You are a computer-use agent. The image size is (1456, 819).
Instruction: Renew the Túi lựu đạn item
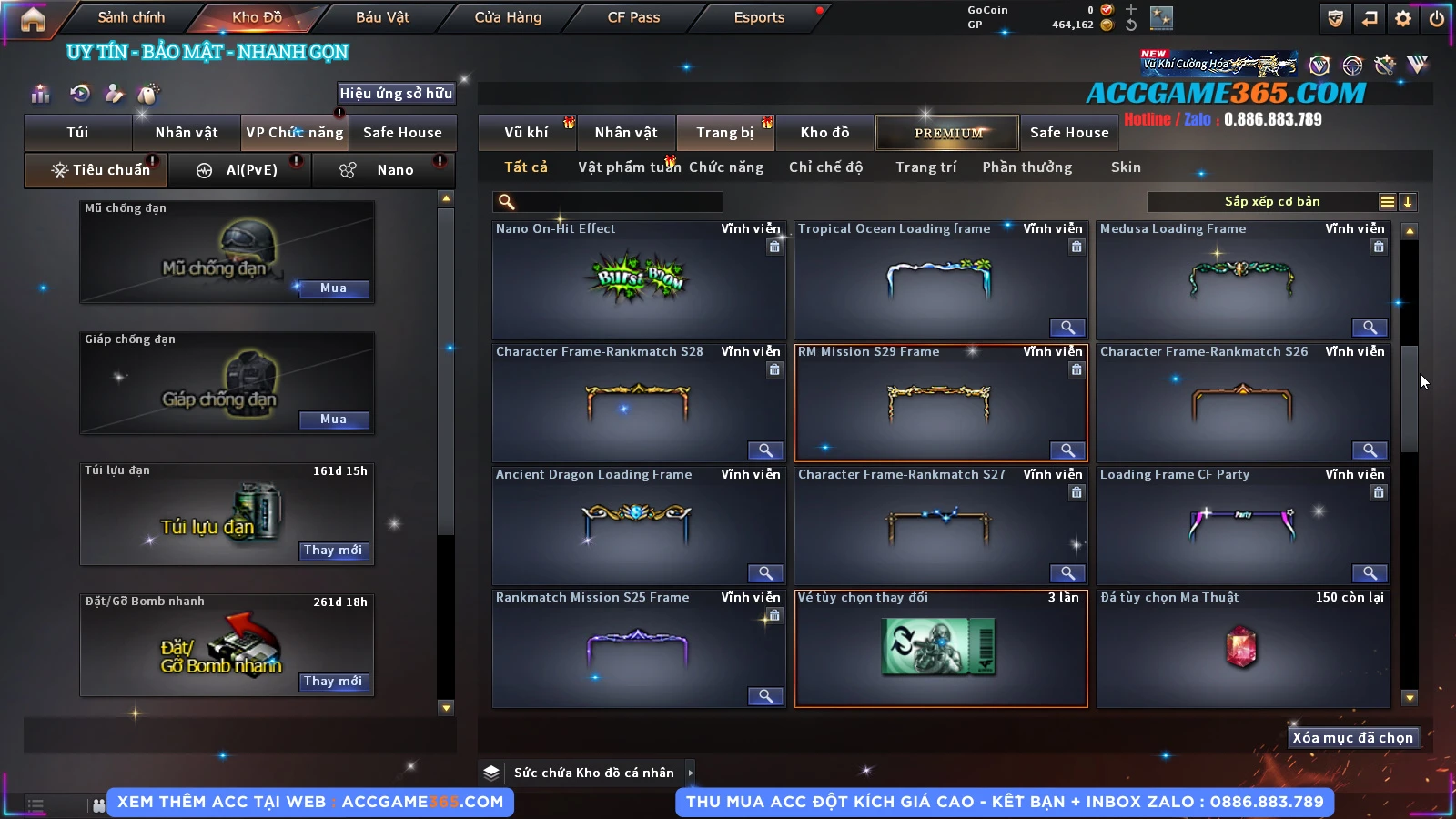[x=333, y=551]
